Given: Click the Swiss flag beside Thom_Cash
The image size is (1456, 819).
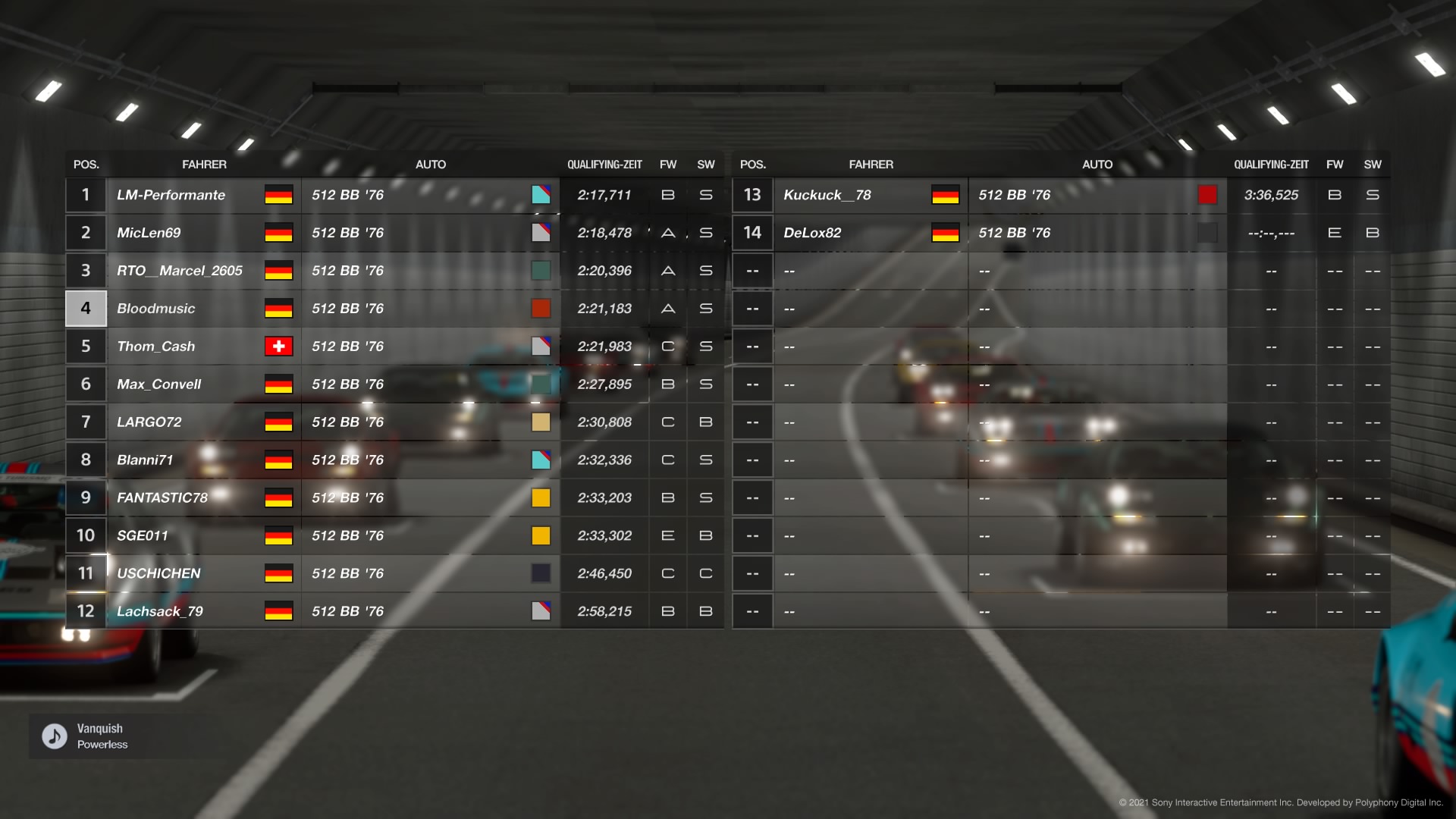Looking at the screenshot, I should click(x=279, y=346).
